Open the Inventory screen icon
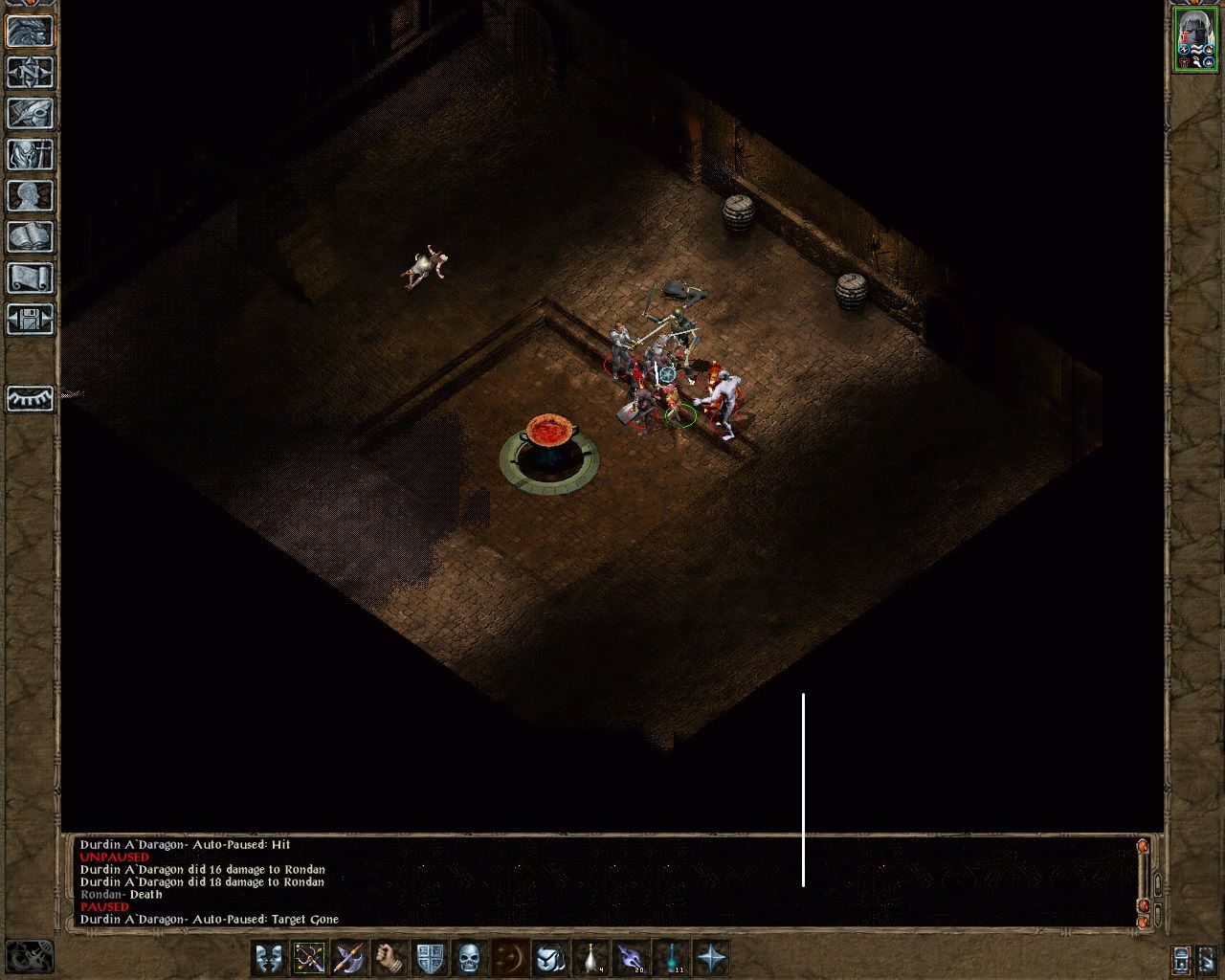This screenshot has width=1225, height=980. [30, 155]
